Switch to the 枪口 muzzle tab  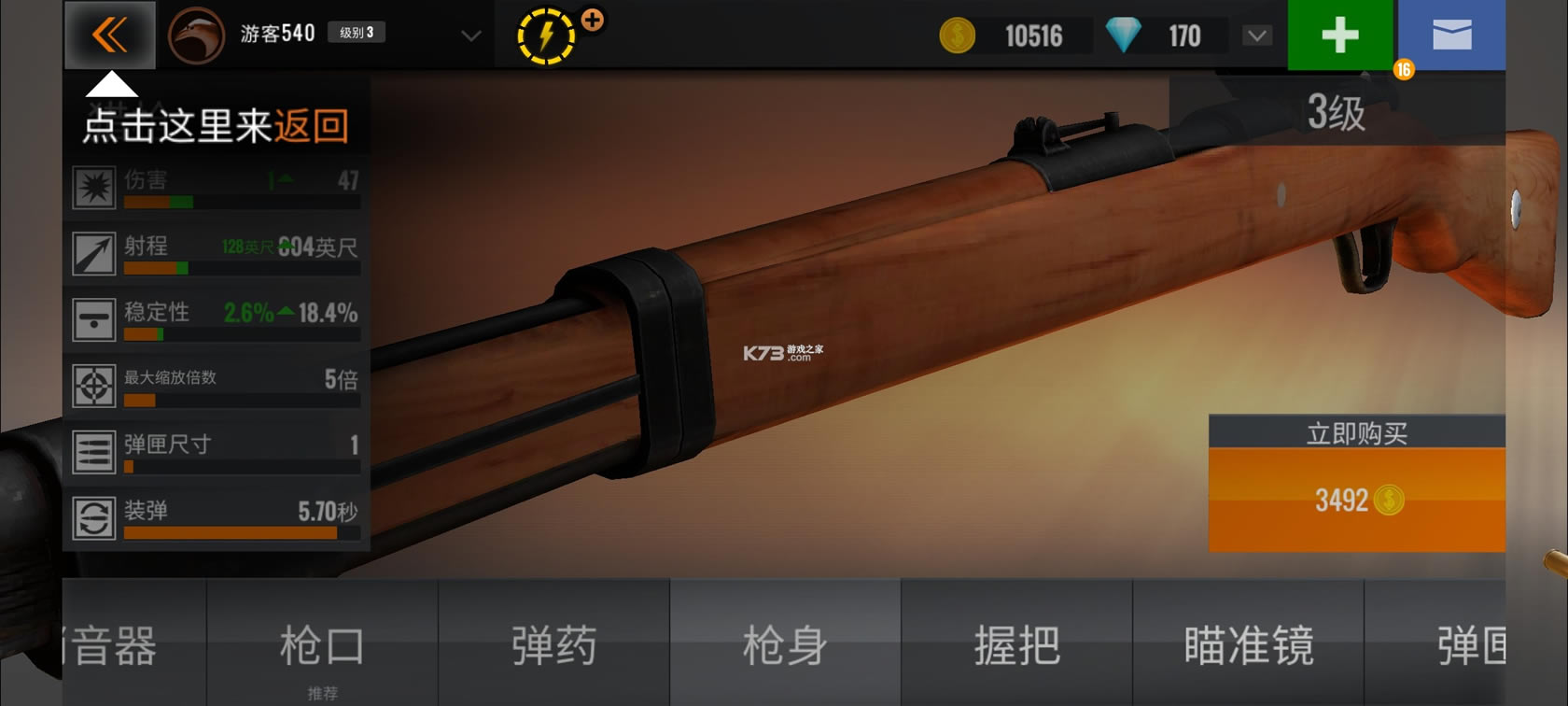322,645
